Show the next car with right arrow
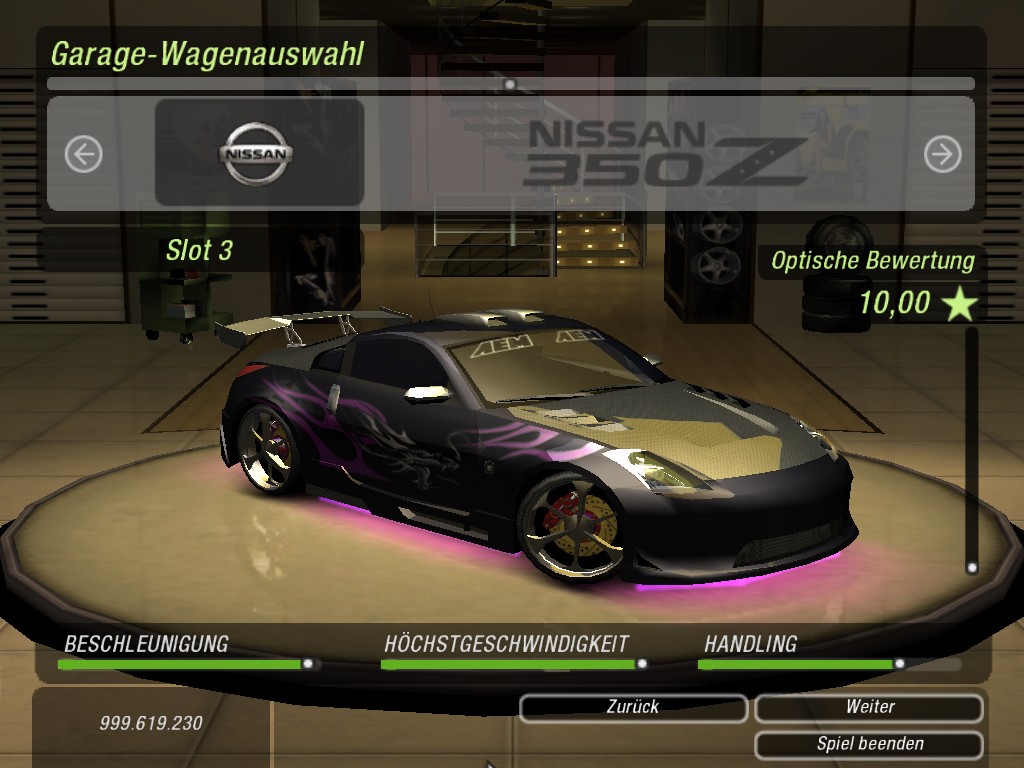Image resolution: width=1024 pixels, height=768 pixels. 942,154
